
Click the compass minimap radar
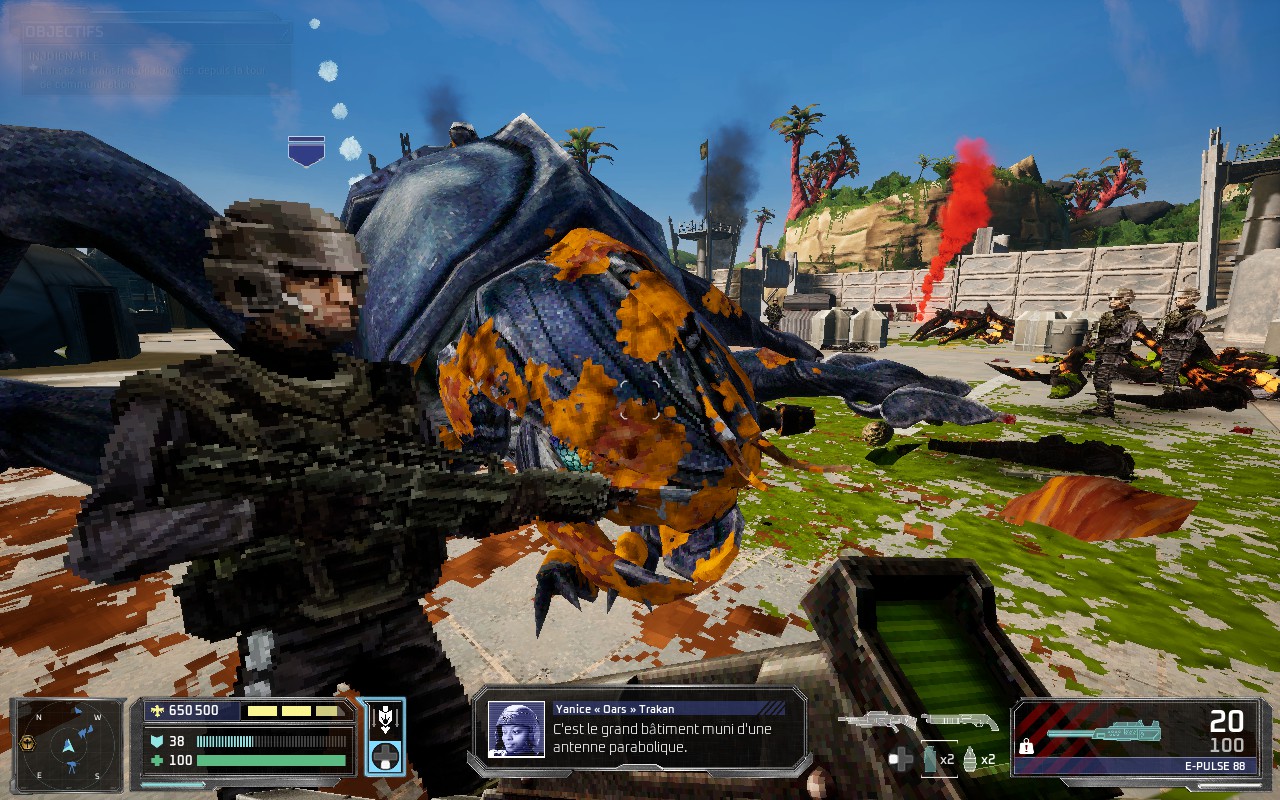coord(69,744)
